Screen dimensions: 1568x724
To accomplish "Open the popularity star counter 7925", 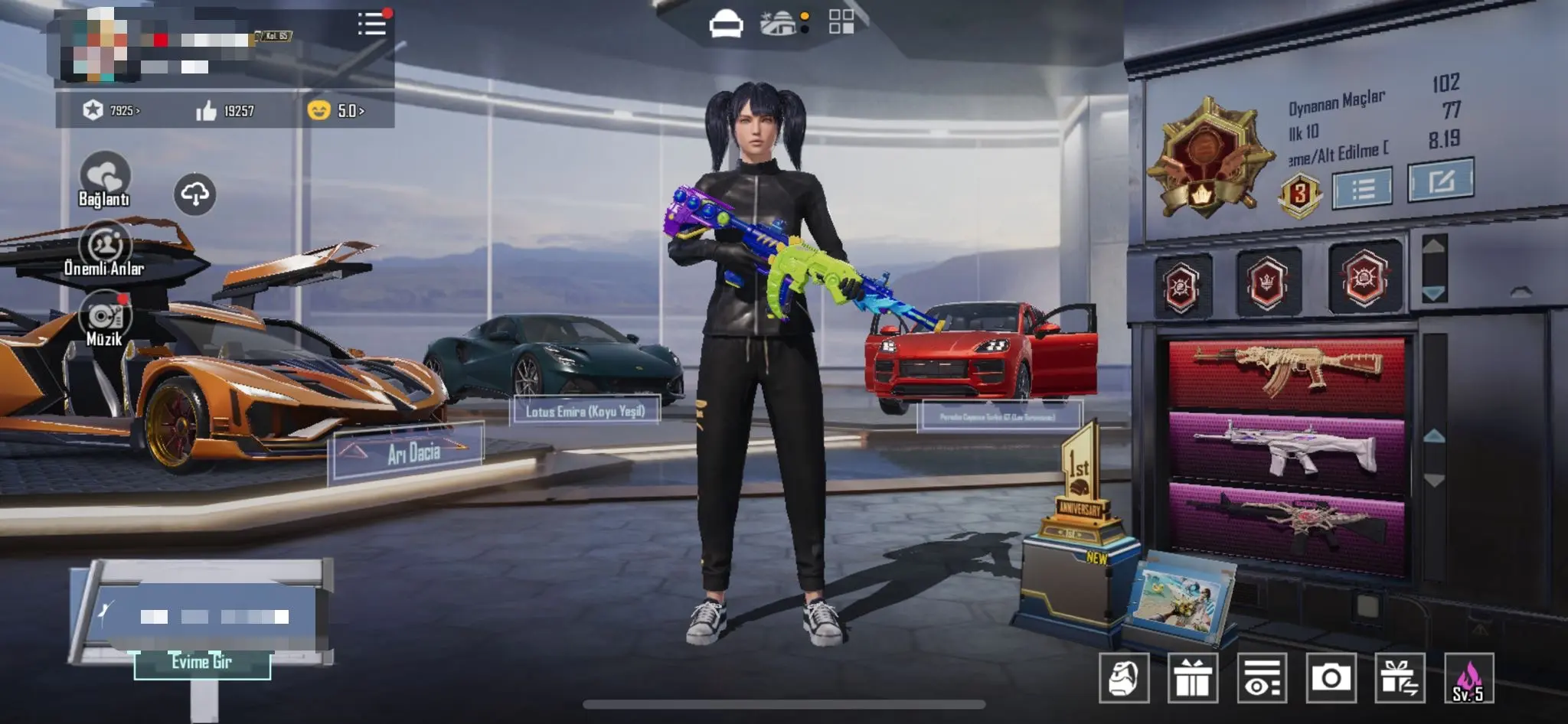I will click(112, 111).
